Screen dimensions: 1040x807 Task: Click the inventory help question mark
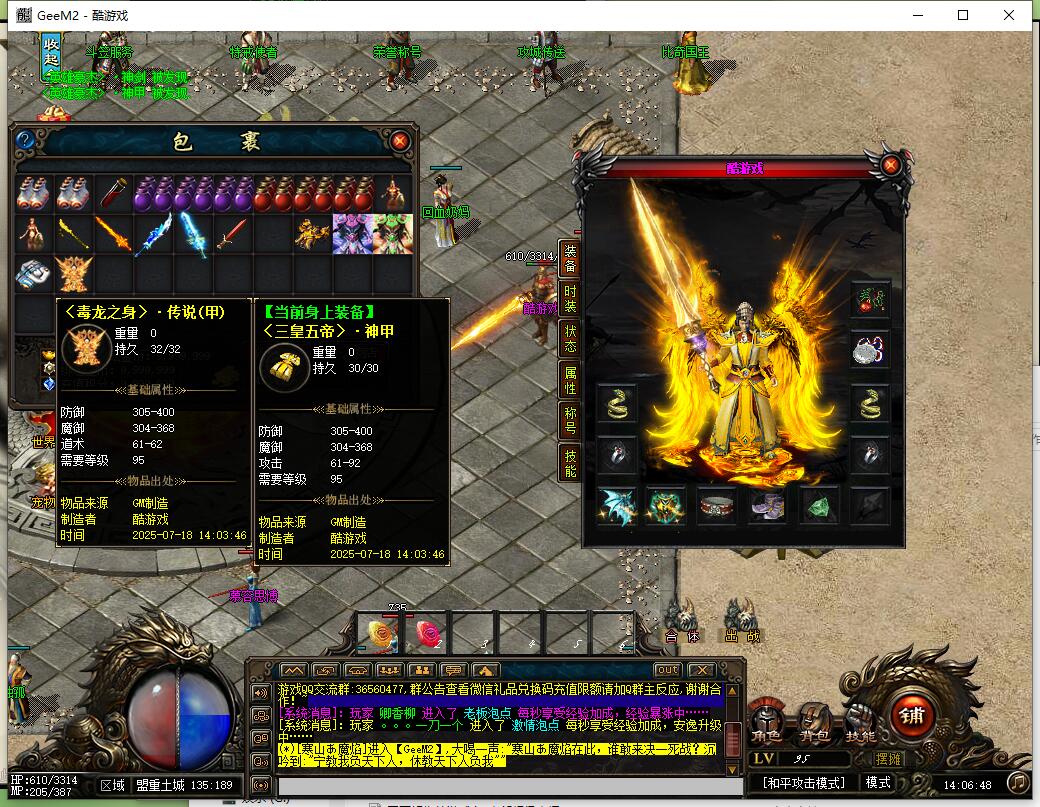[x=26, y=141]
